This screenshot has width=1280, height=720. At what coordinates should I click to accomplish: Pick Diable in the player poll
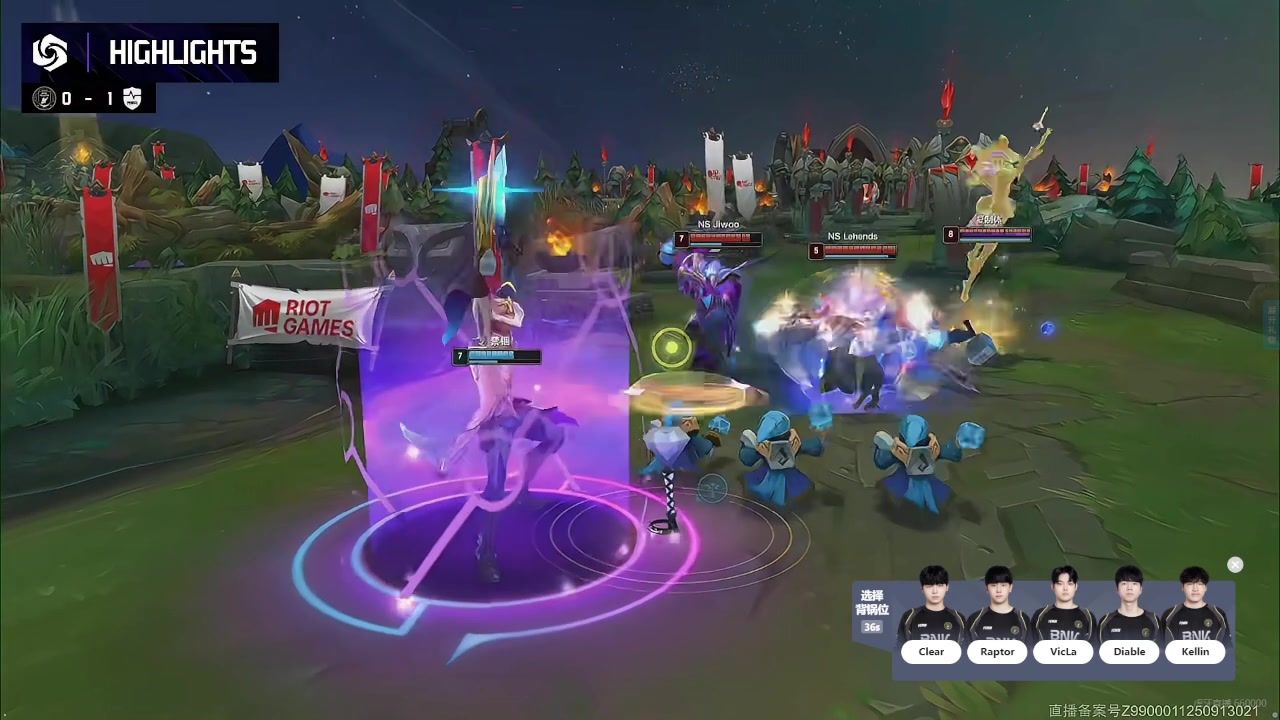1129,651
